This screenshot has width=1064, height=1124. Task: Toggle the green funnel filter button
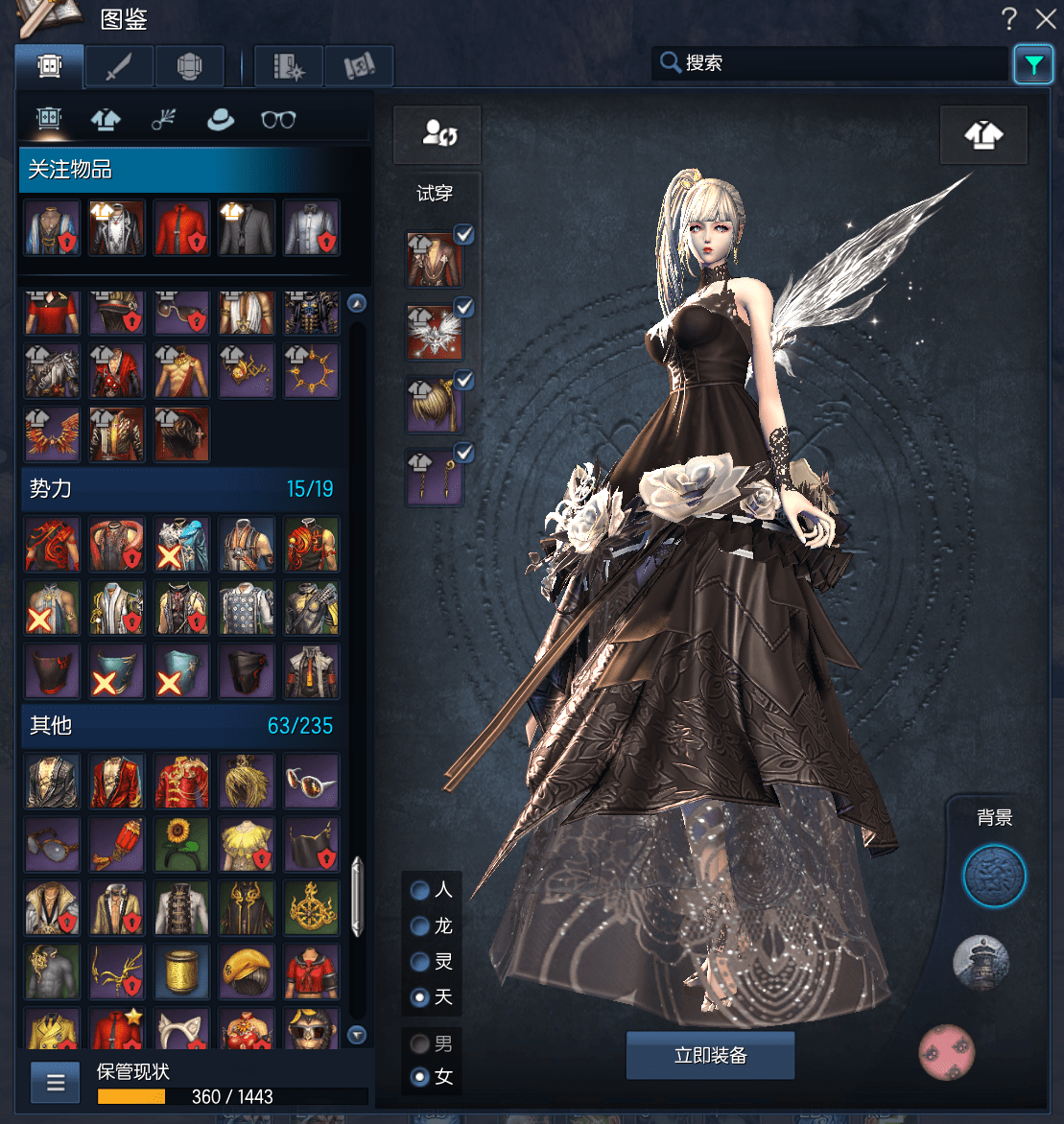(1032, 64)
